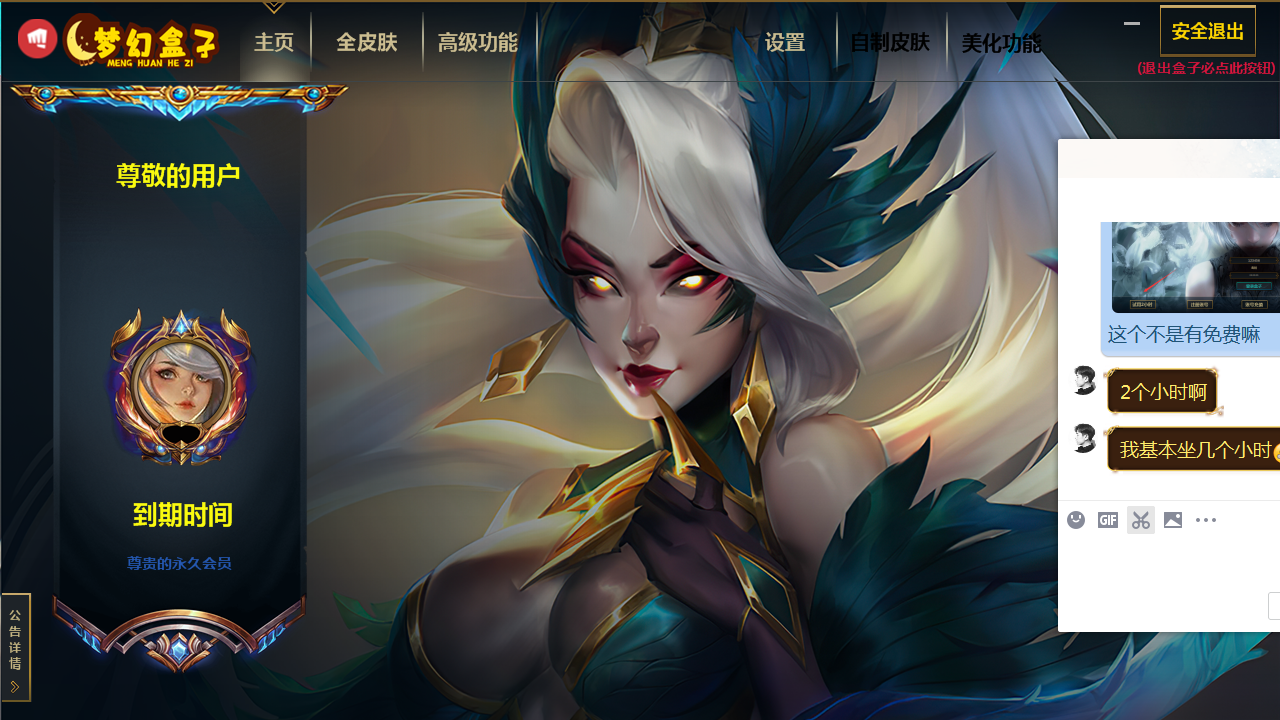Image resolution: width=1280 pixels, height=720 pixels.
Task: Open the emoji picker in chat
Action: pyautogui.click(x=1075, y=519)
